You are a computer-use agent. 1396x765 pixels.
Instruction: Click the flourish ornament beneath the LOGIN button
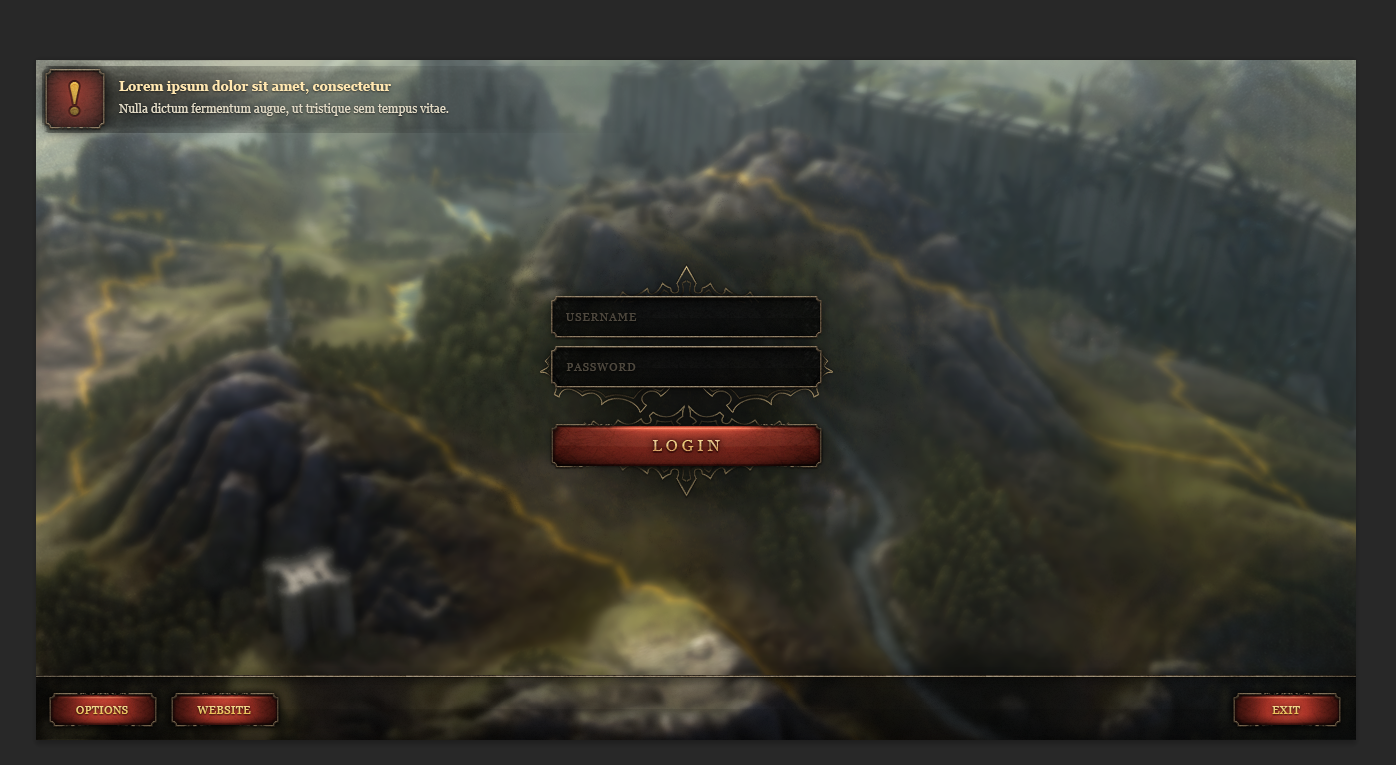click(686, 481)
